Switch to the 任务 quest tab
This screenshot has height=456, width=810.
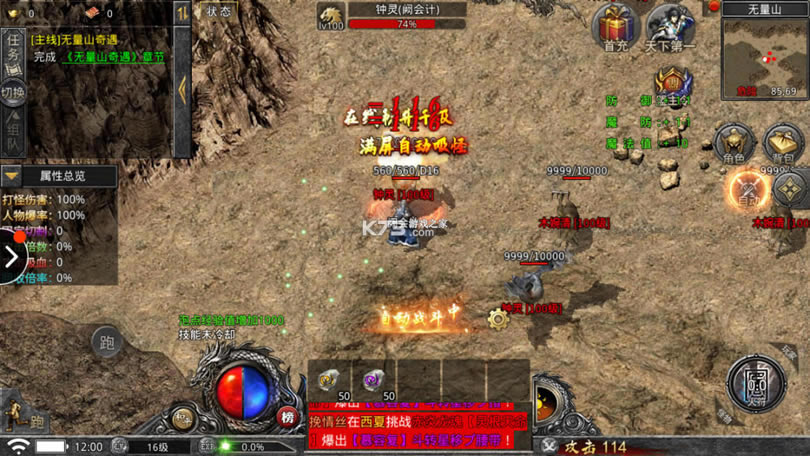13,50
